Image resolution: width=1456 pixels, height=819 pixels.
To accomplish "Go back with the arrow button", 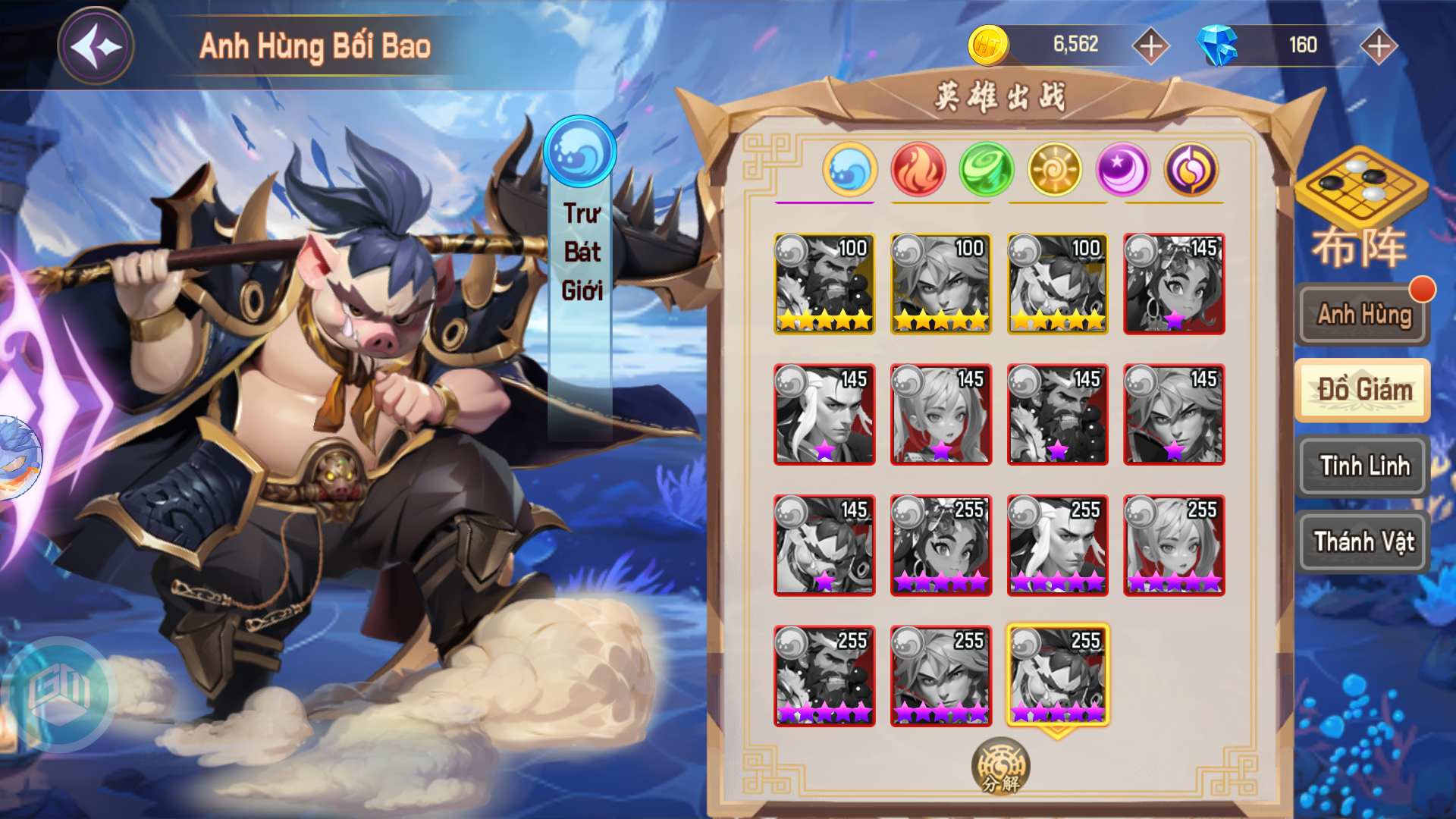I will [x=96, y=46].
